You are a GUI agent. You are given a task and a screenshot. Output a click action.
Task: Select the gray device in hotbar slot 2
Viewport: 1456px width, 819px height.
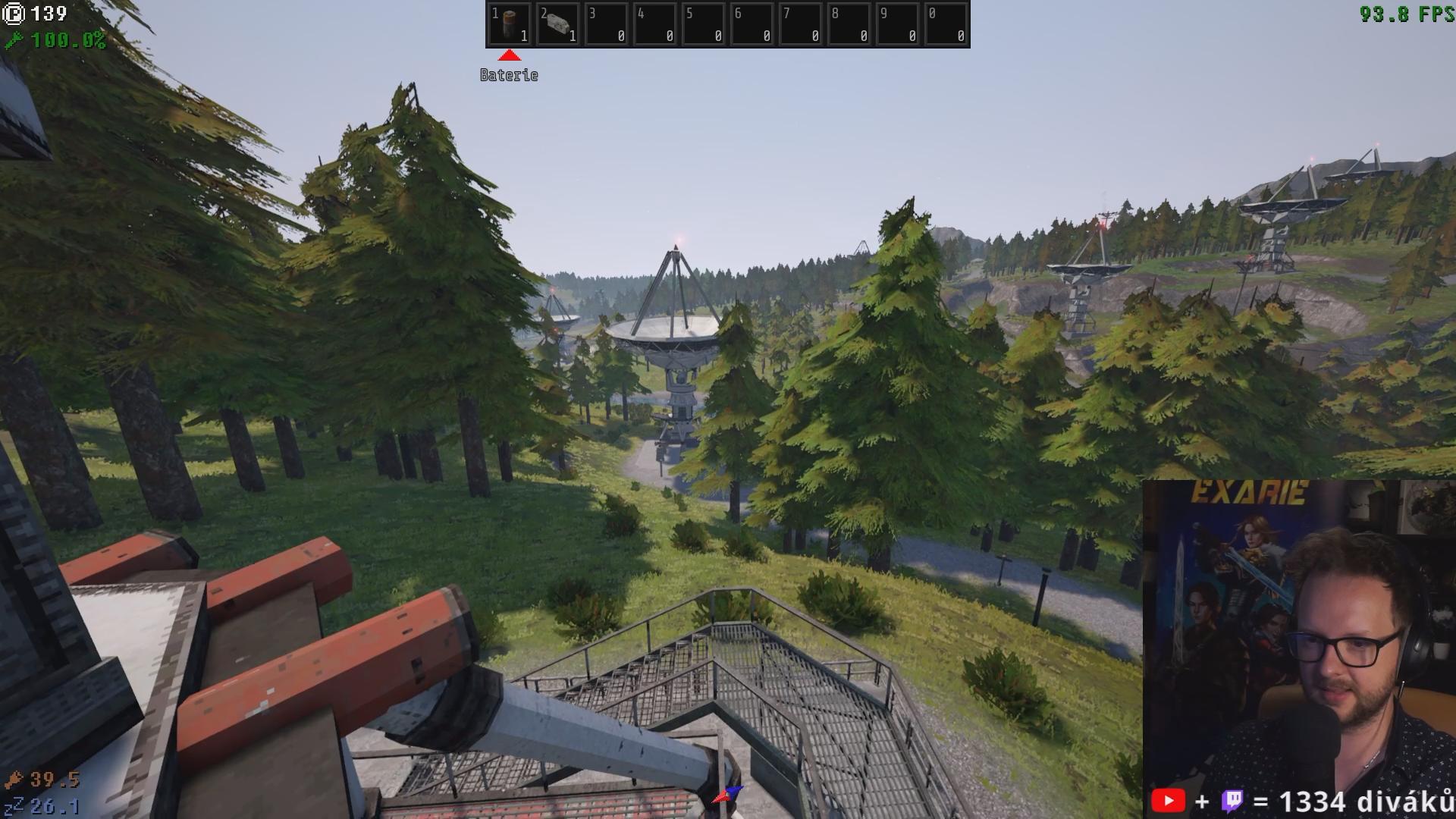coord(557,24)
